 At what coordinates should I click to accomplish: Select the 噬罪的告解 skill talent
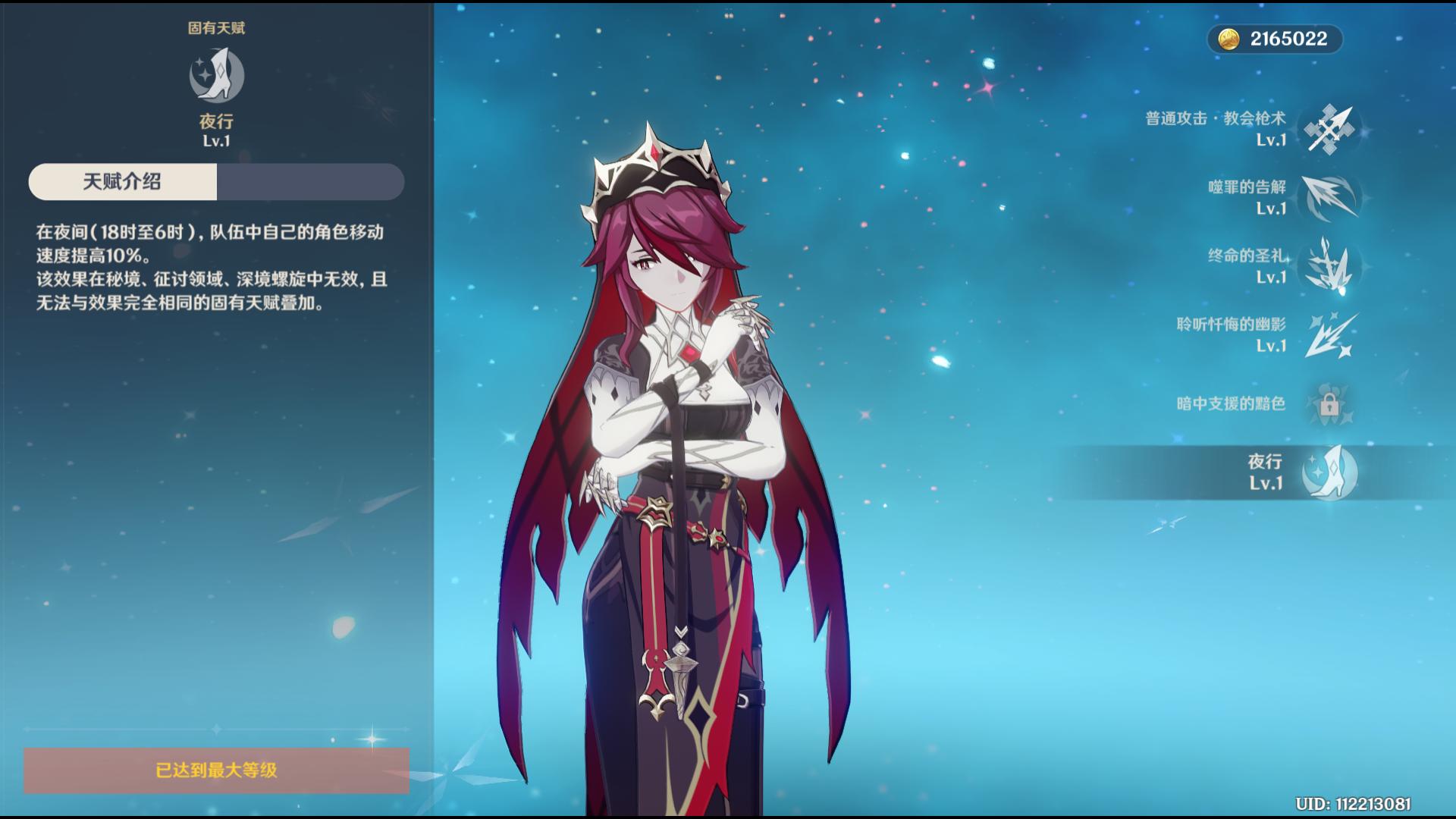pos(1330,198)
